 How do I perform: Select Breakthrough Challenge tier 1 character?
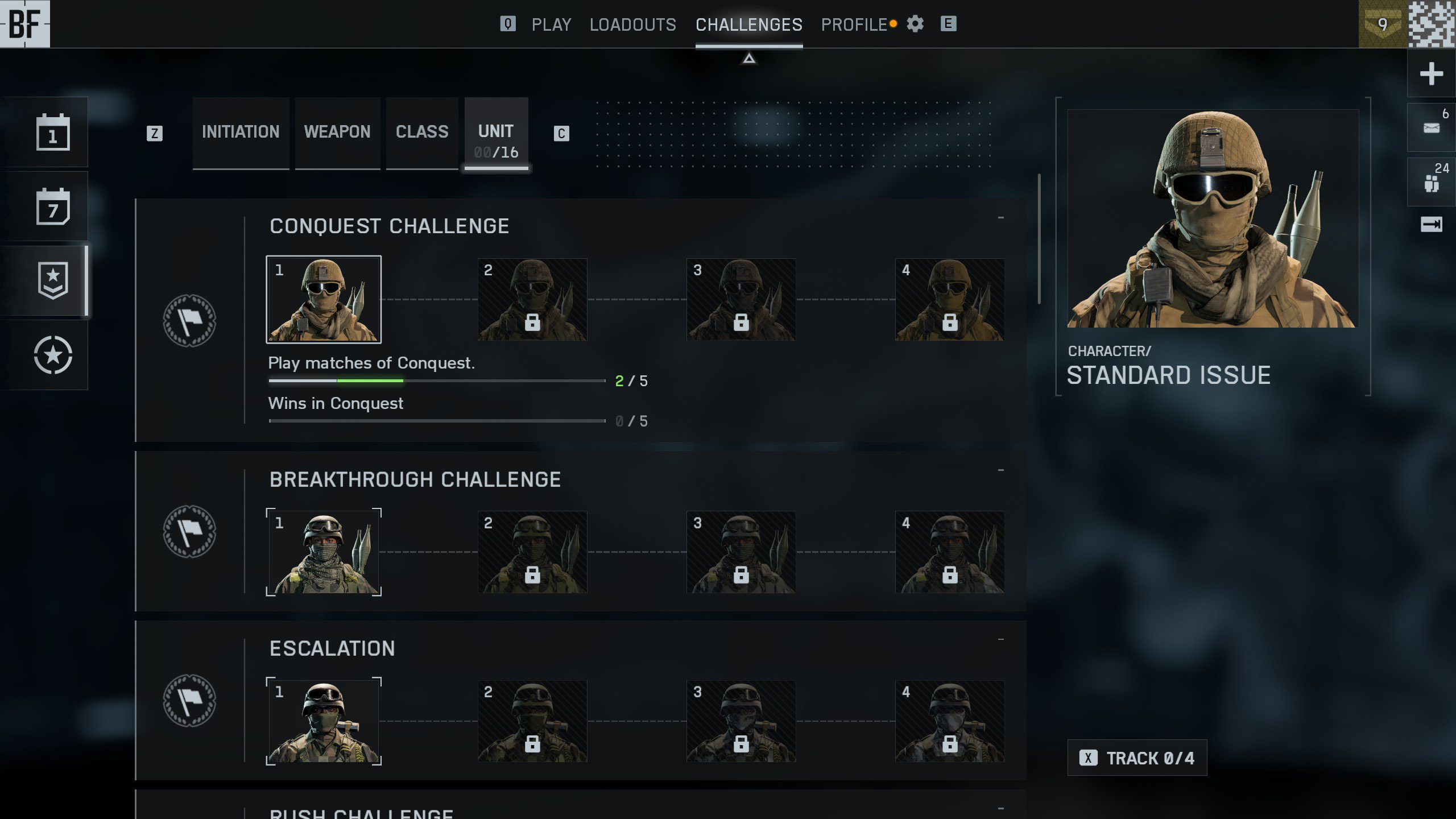pyautogui.click(x=324, y=552)
